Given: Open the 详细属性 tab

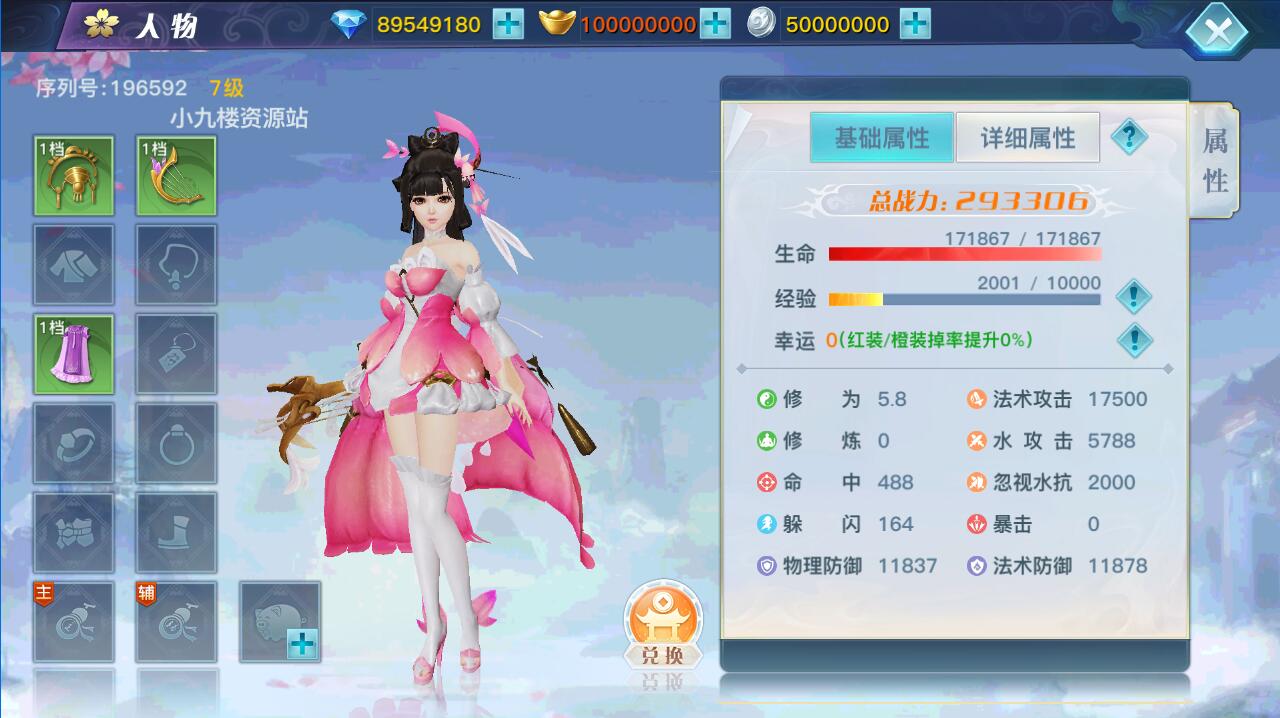Looking at the screenshot, I should (1027, 138).
